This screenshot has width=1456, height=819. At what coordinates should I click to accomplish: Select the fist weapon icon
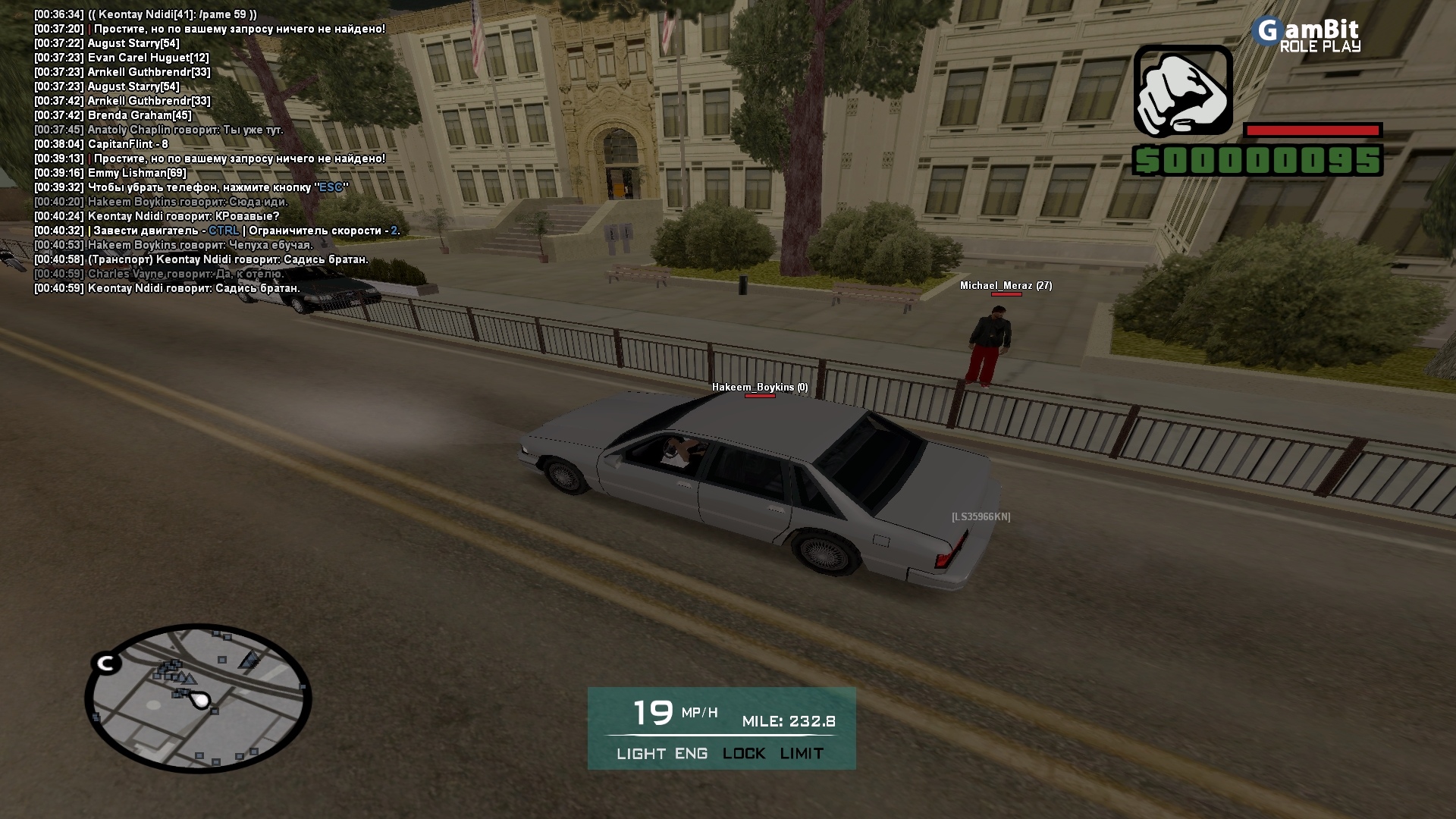[x=1182, y=90]
